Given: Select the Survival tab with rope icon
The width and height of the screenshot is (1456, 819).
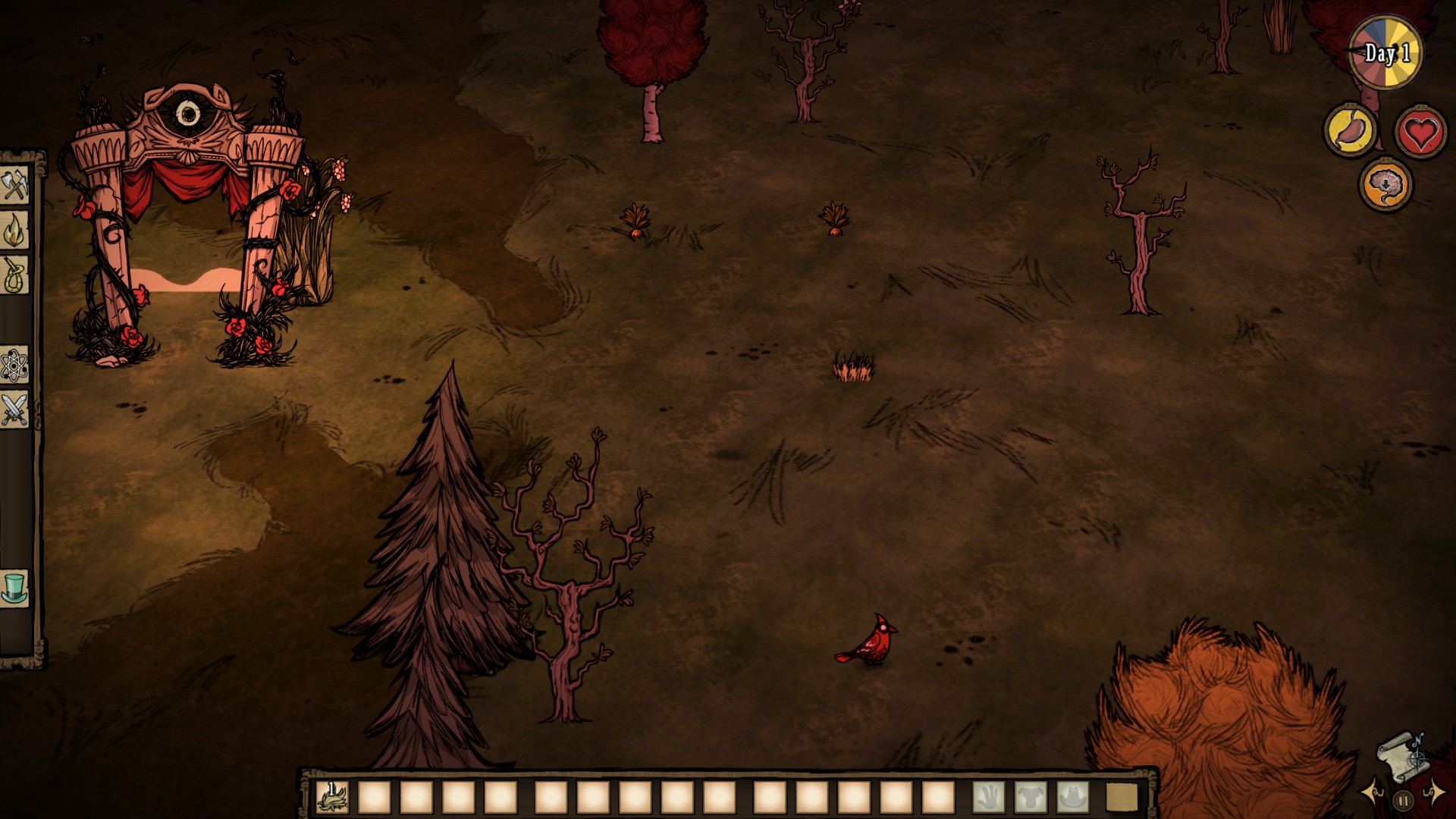Looking at the screenshot, I should click(14, 275).
